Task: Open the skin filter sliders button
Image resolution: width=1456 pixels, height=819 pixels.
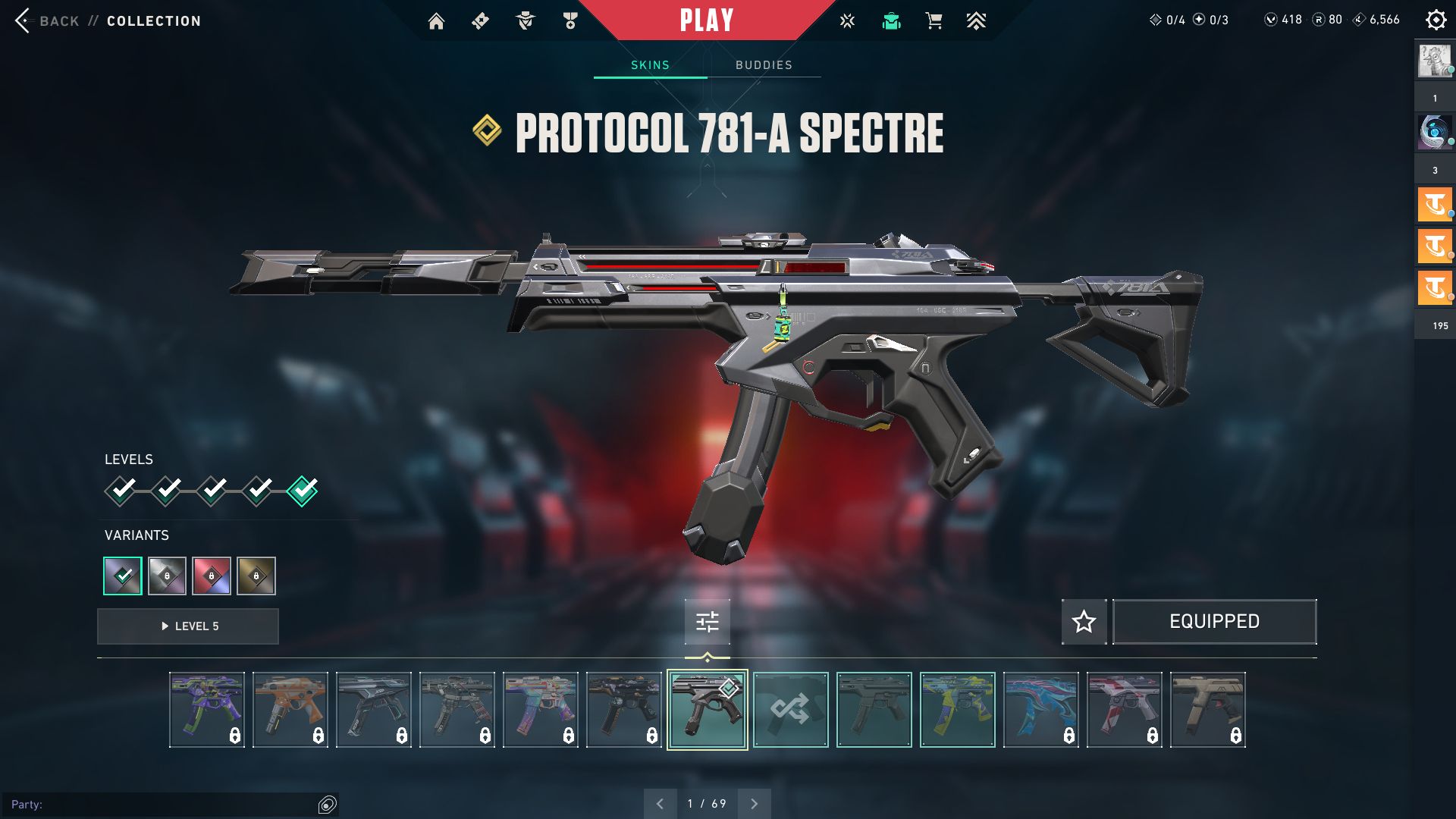Action: pyautogui.click(x=707, y=622)
